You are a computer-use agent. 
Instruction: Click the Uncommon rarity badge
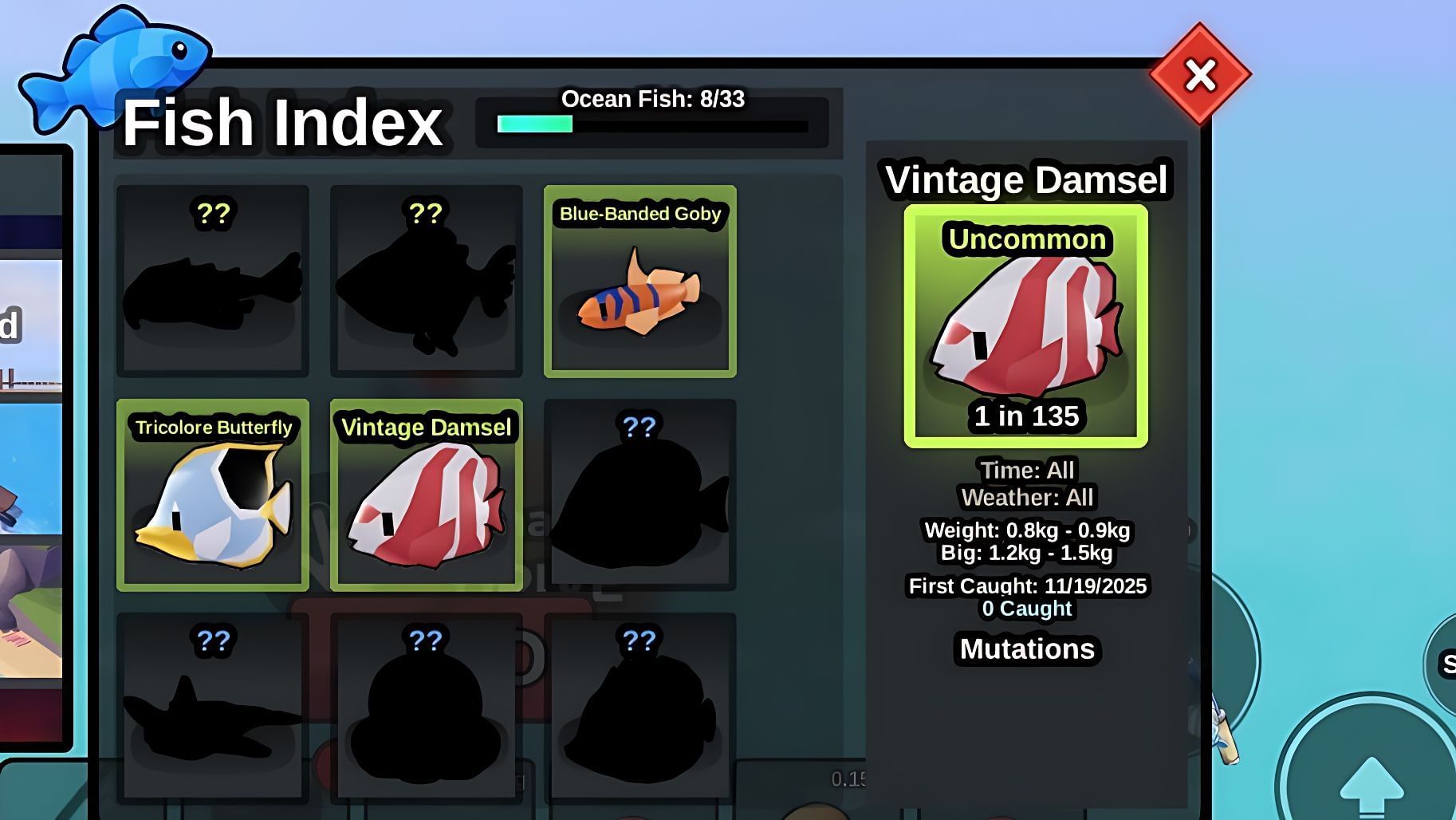tap(1025, 240)
